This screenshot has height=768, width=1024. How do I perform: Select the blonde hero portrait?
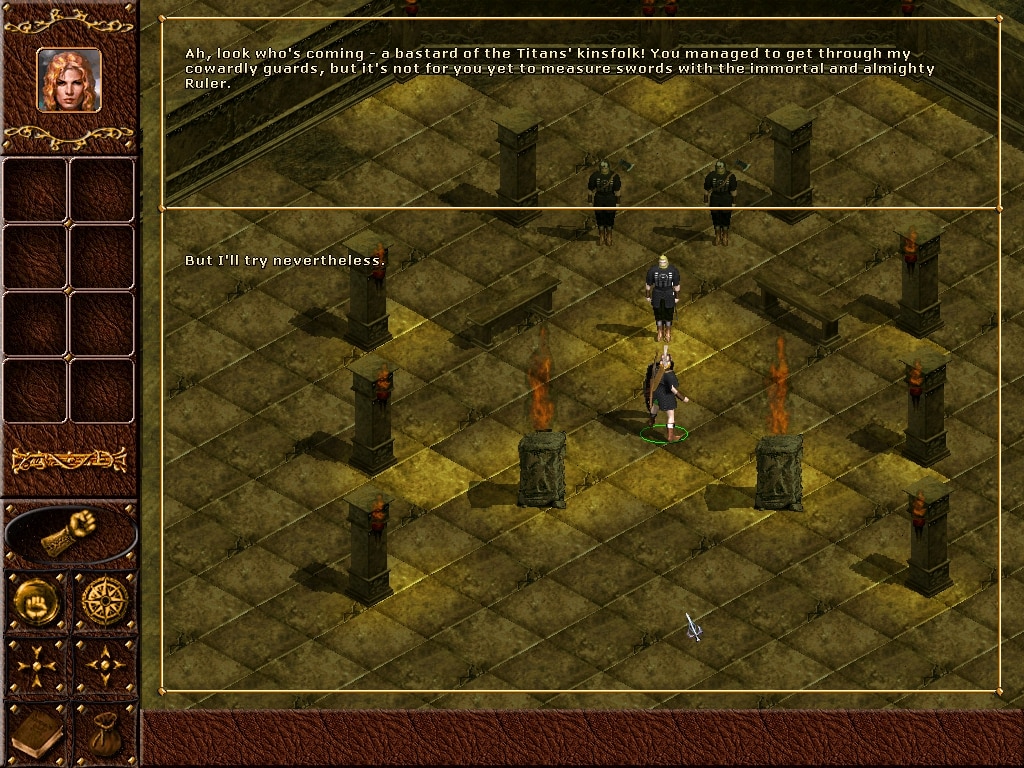(x=69, y=80)
